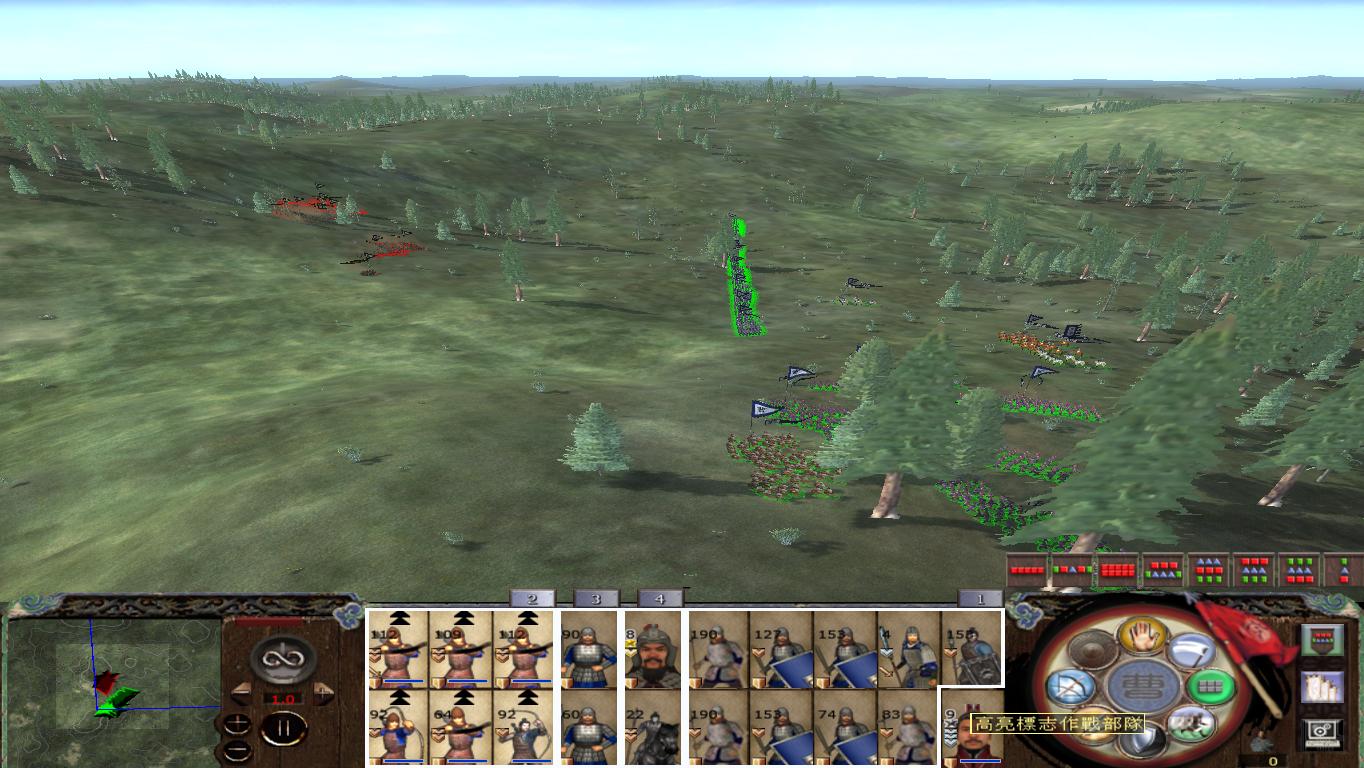The image size is (1364, 768).
Task: Open the battle scroll icon on right panel
Action: coord(1322,687)
